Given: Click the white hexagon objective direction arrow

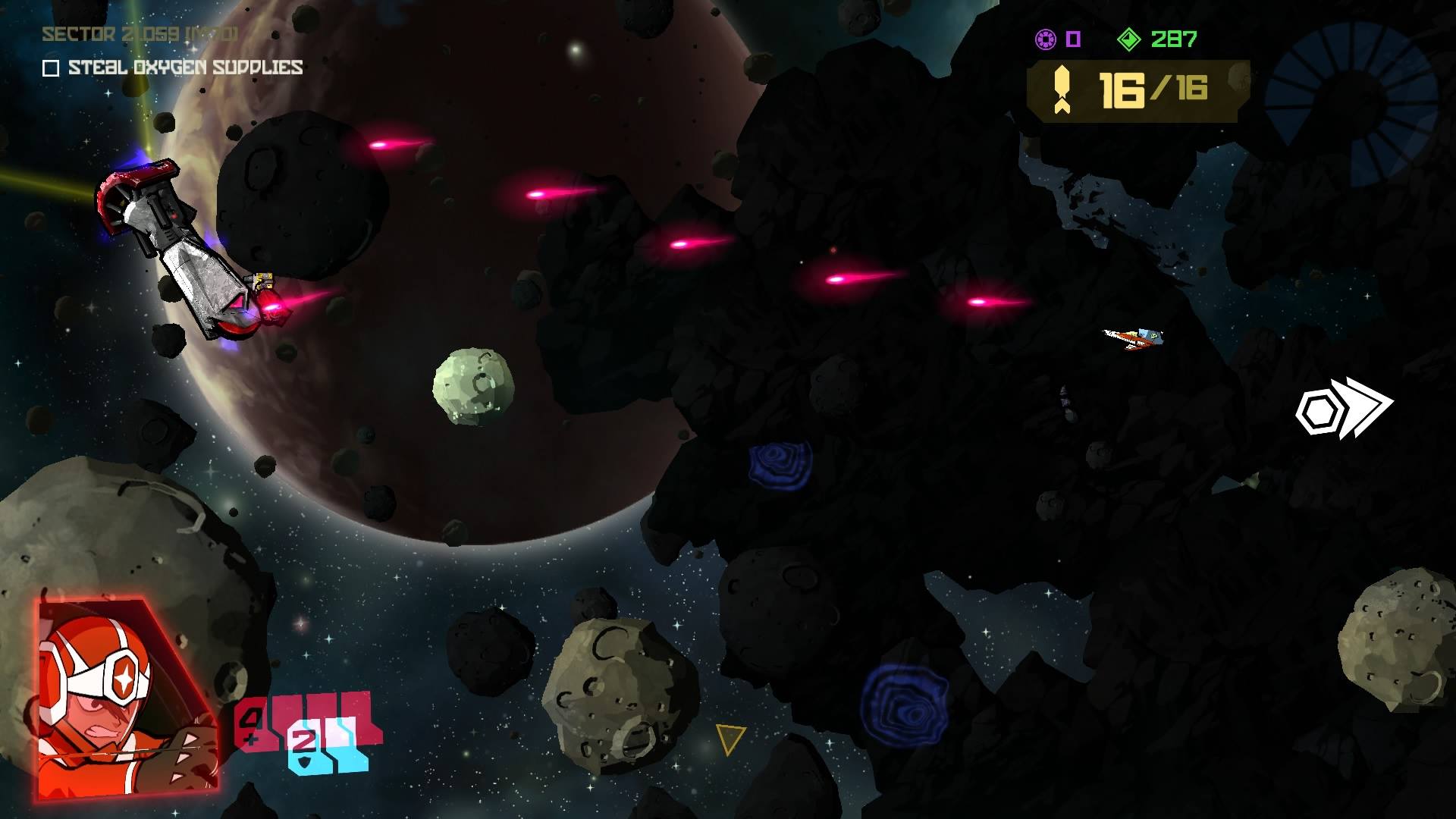Looking at the screenshot, I should click(1343, 408).
